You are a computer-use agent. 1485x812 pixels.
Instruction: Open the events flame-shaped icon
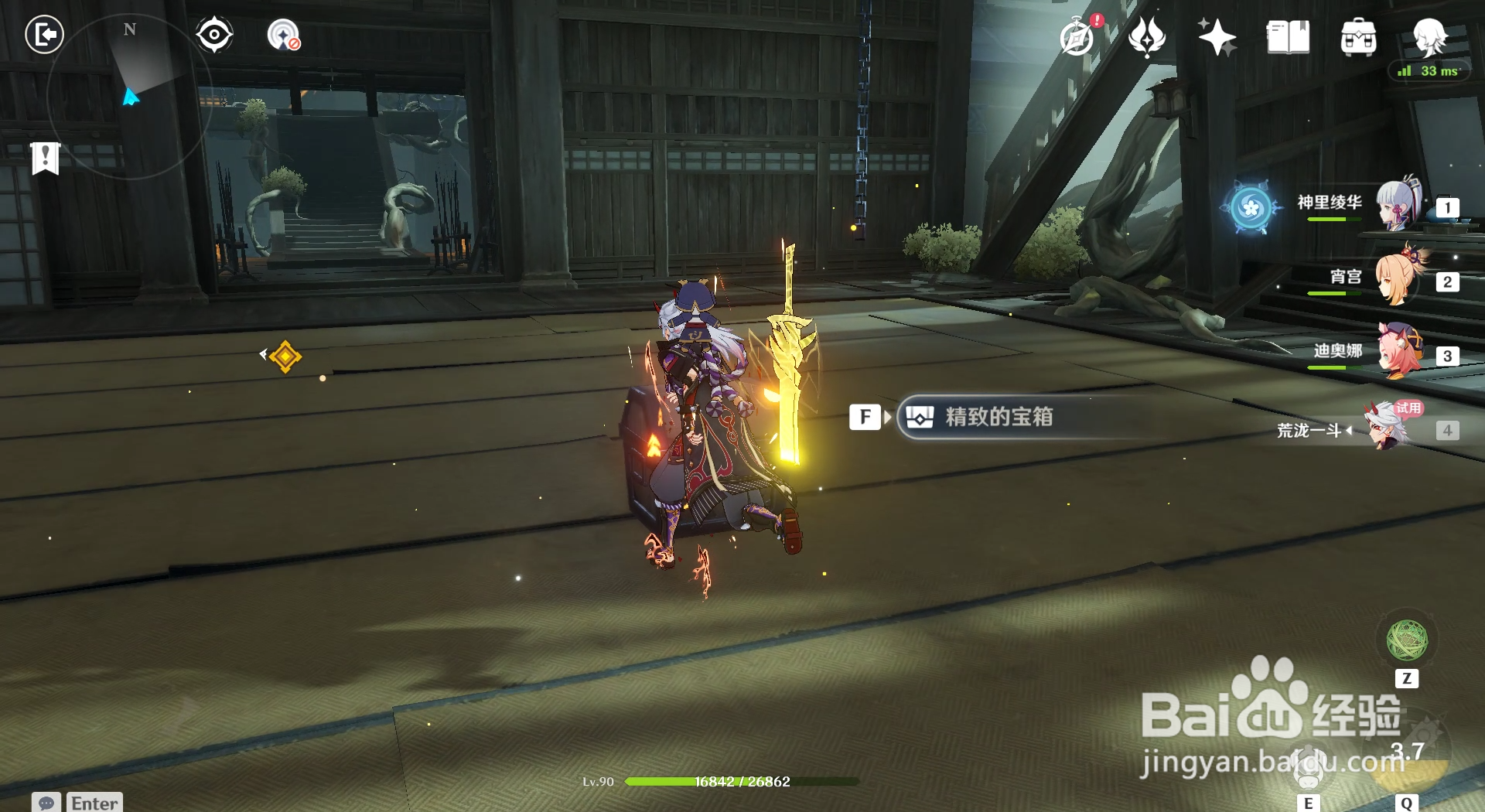(1147, 37)
